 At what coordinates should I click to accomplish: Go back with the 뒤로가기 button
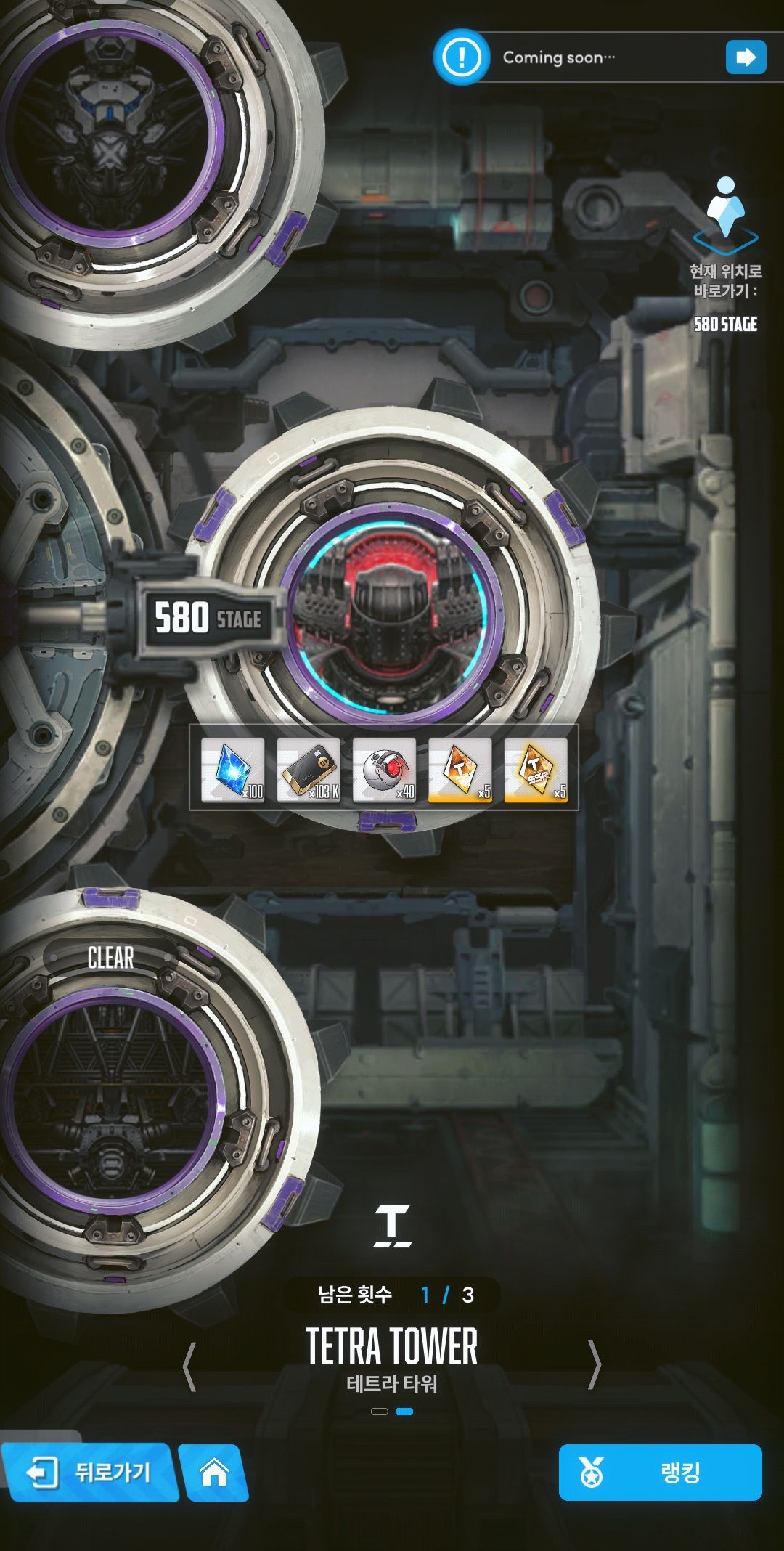coord(89,1473)
